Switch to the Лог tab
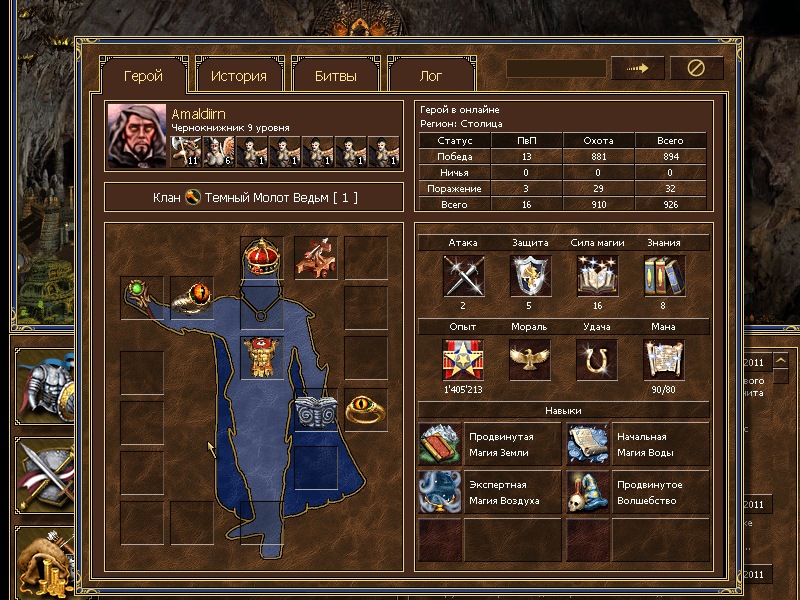This screenshot has height=600, width=800. (x=431, y=76)
